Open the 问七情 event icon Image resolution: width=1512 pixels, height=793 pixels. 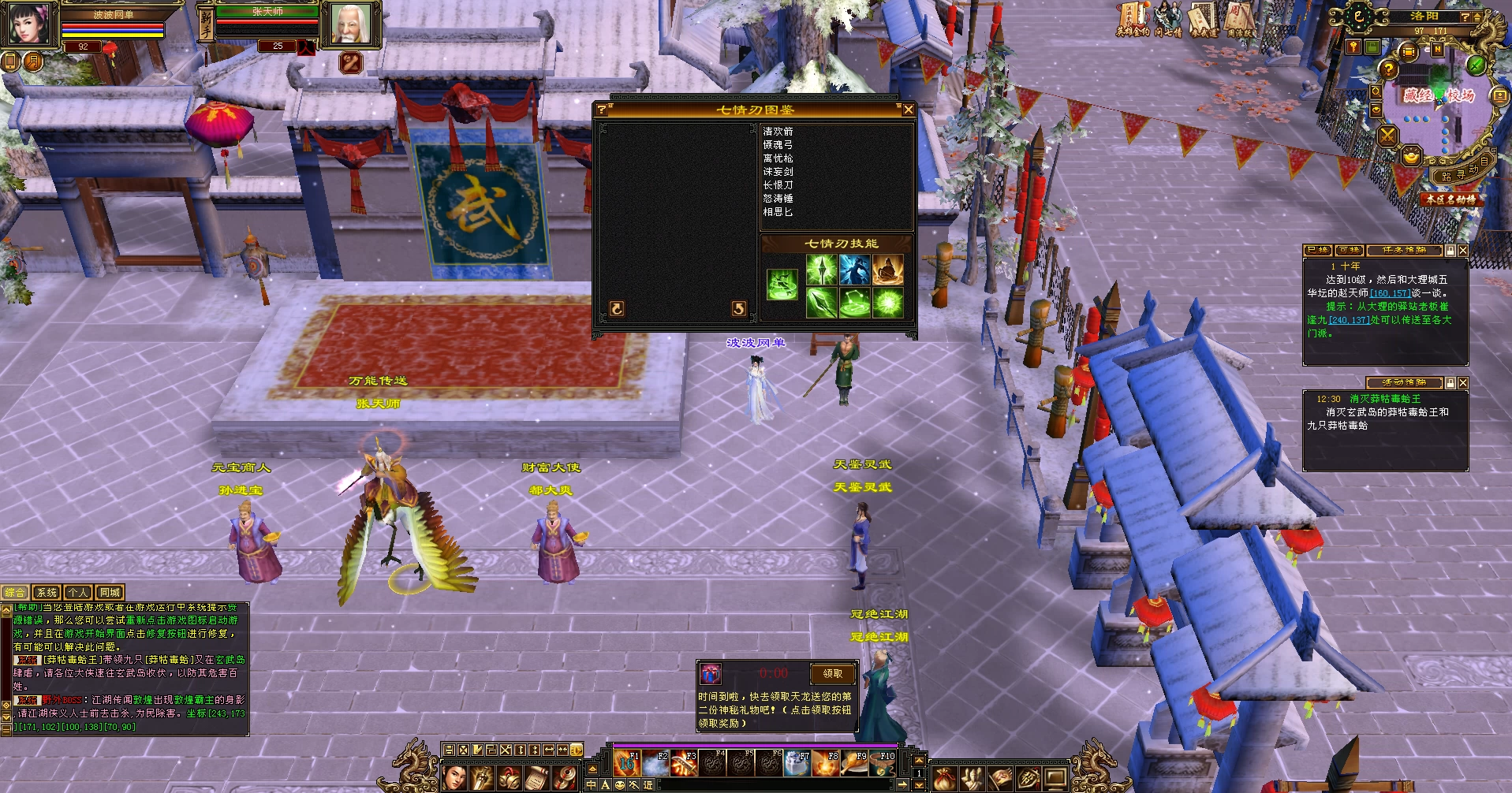click(1167, 20)
